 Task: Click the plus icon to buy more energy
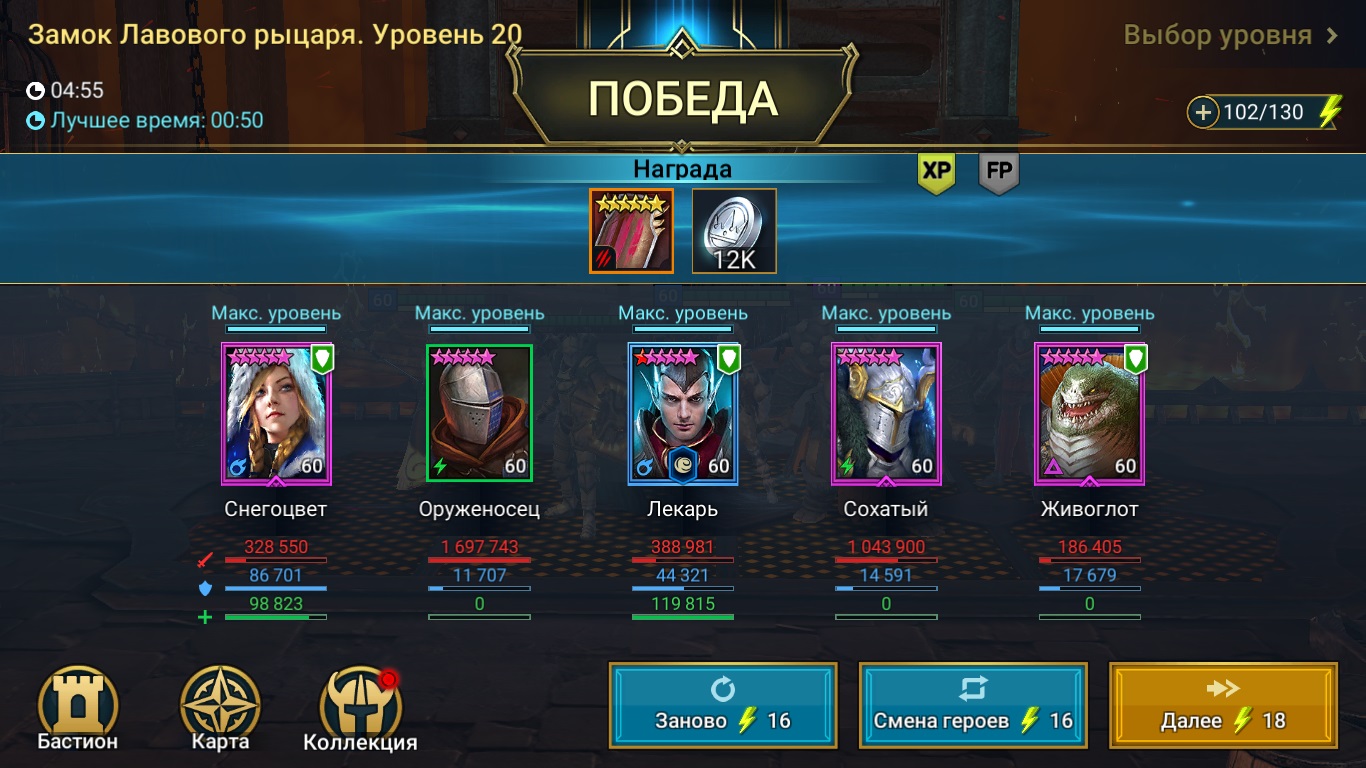click(1205, 111)
